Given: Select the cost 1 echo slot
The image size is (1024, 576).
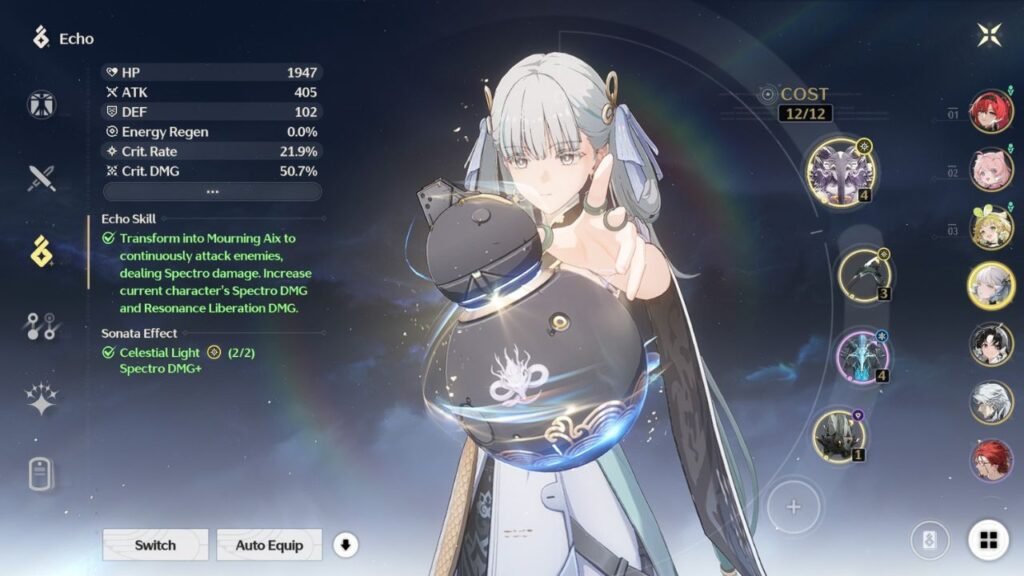Looking at the screenshot, I should click(838, 436).
